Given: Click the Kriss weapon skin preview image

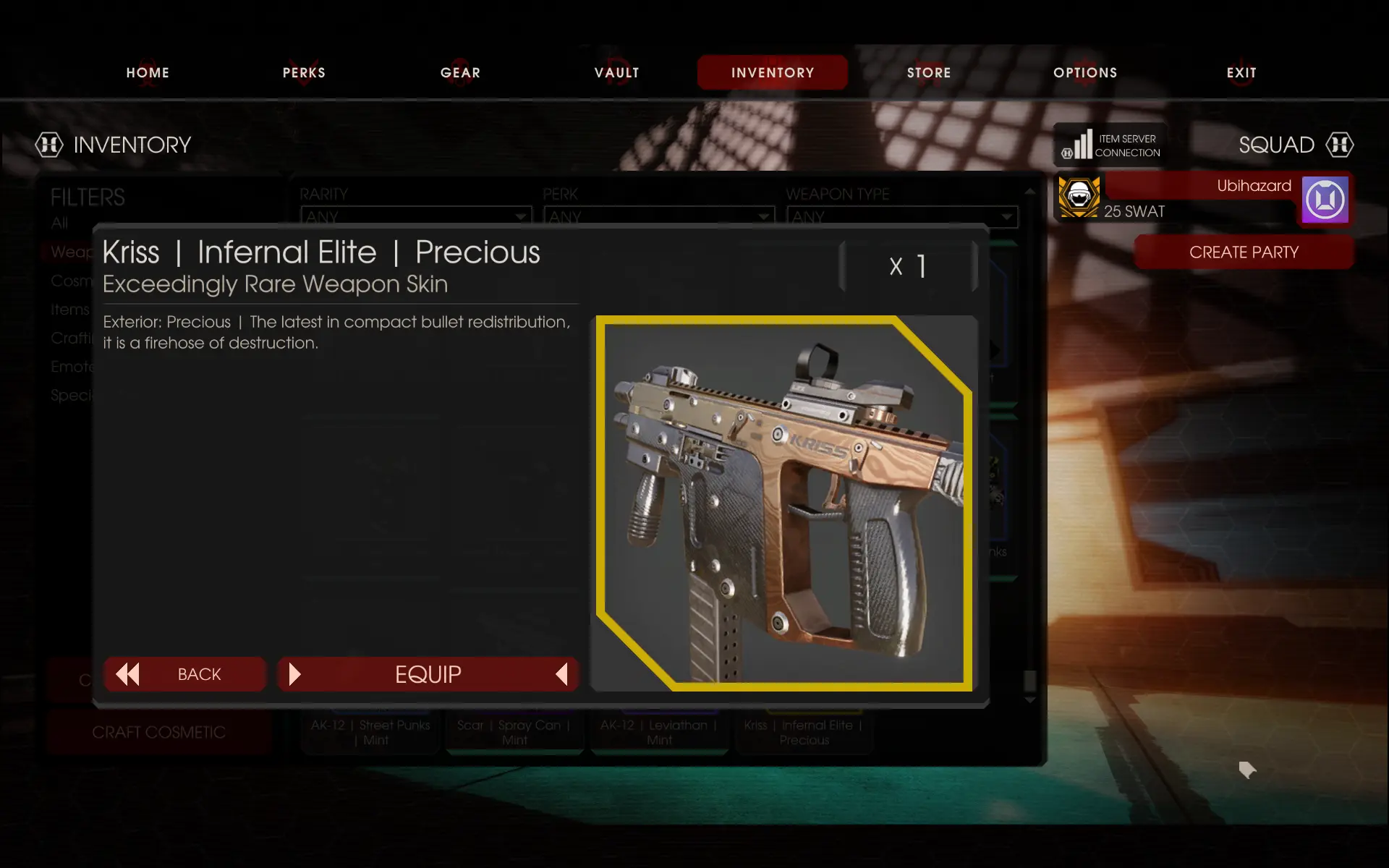Looking at the screenshot, I should point(784,503).
